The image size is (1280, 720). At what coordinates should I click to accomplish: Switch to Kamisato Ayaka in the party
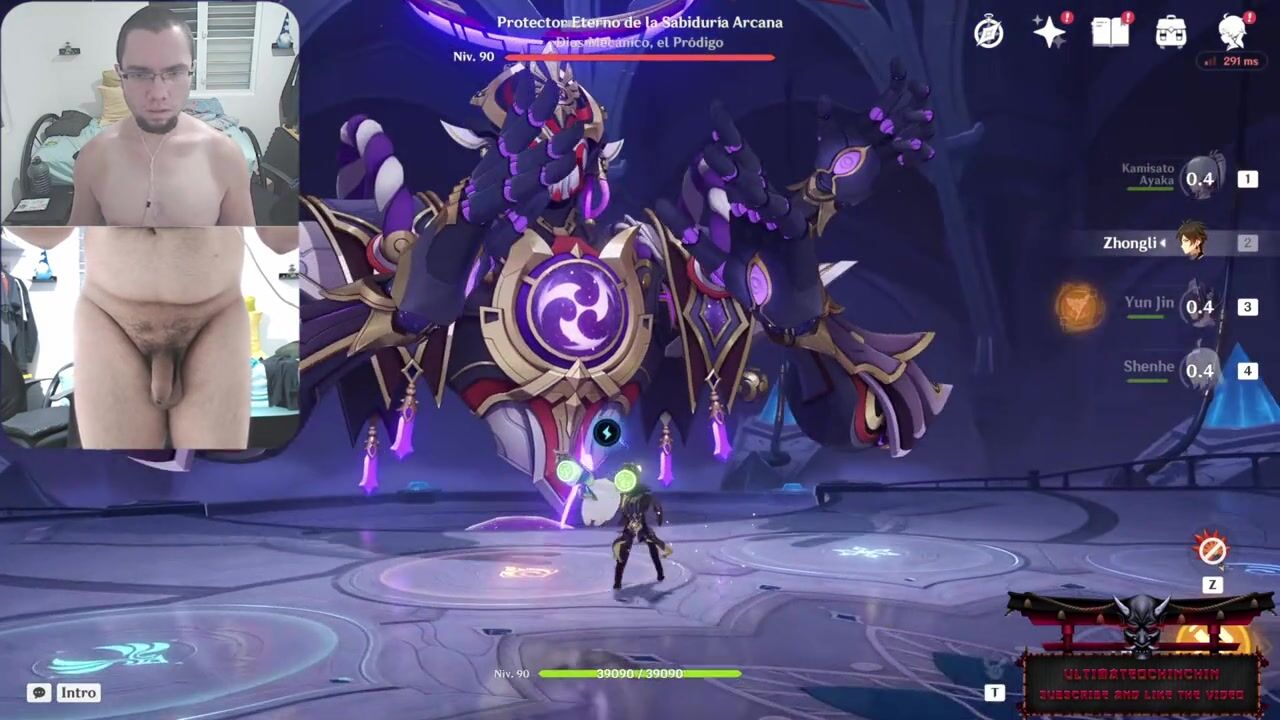pos(1199,179)
